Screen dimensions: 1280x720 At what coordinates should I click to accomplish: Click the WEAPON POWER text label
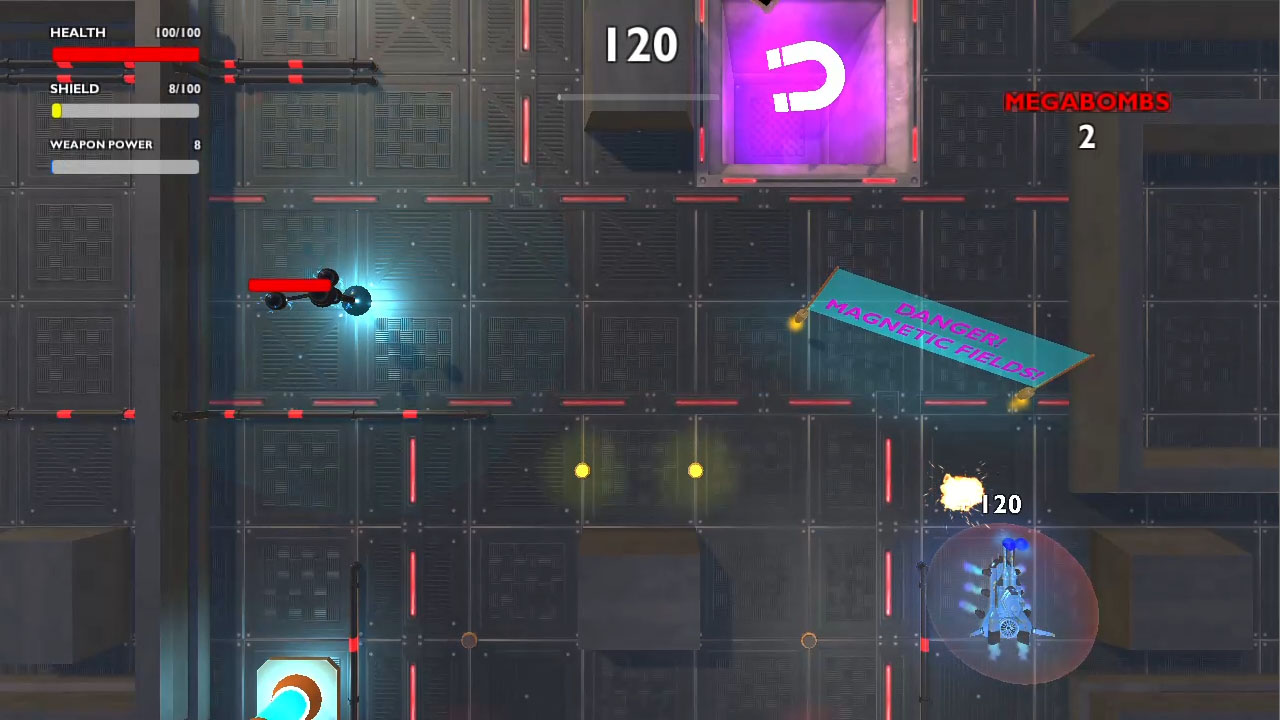pyautogui.click(x=100, y=144)
